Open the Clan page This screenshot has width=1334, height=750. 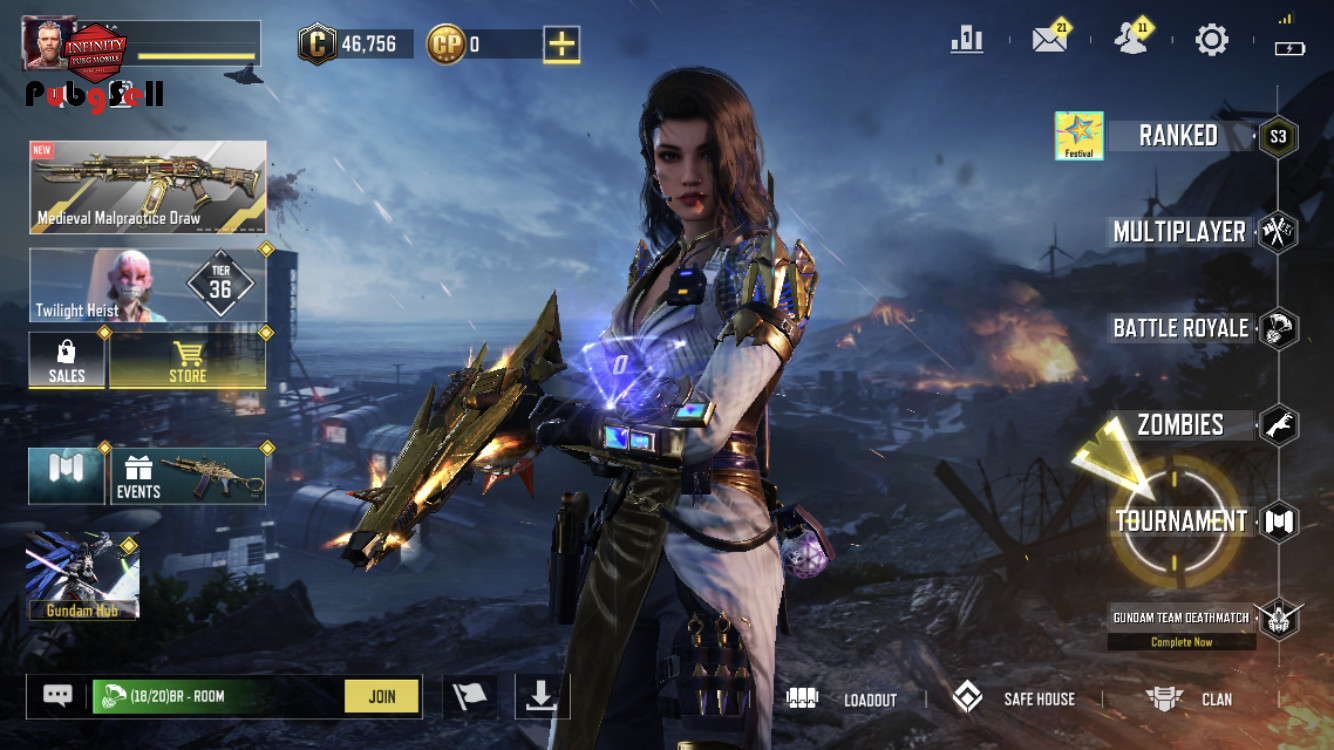point(1189,699)
